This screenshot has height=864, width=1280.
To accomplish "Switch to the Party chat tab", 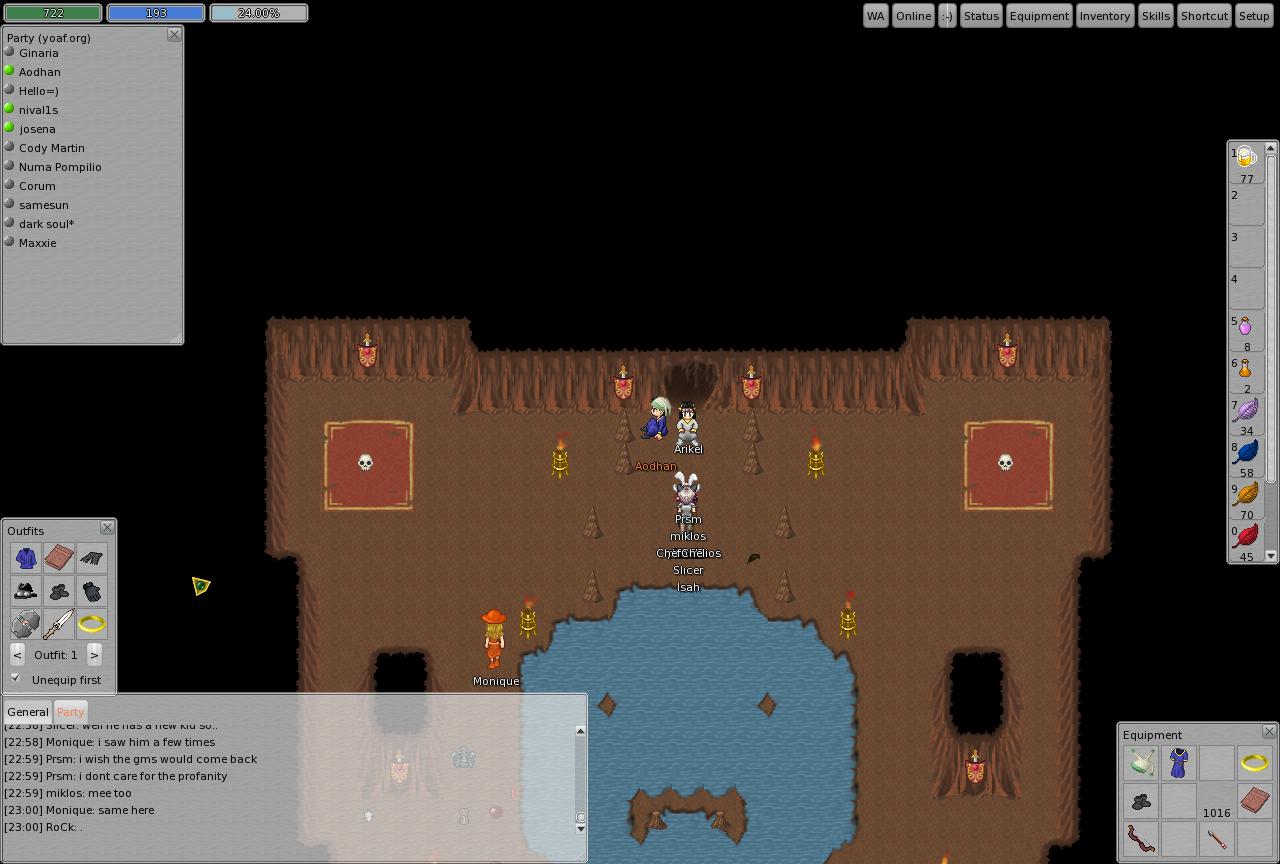I will 70,711.
